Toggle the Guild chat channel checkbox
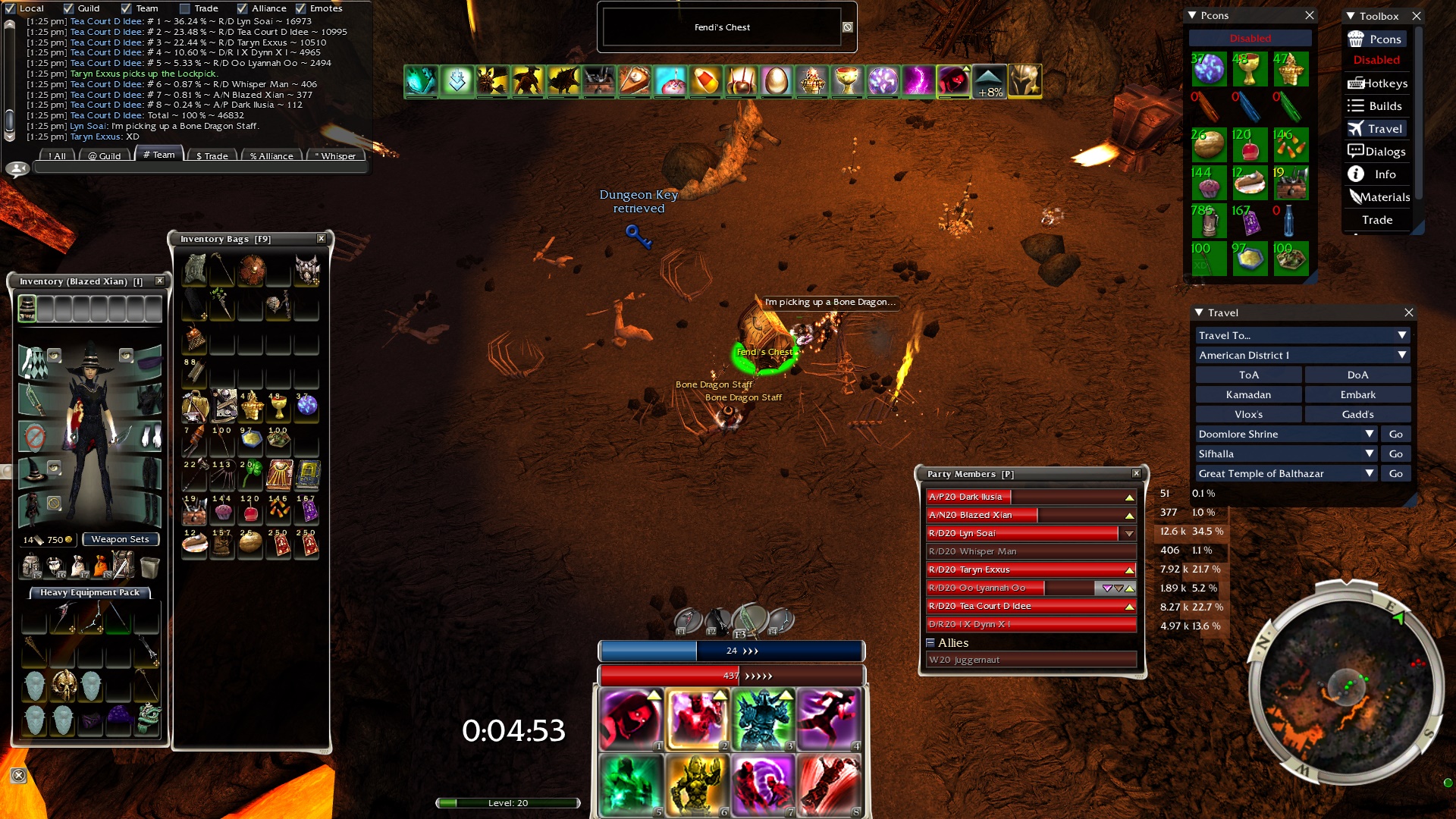1456x819 pixels. [68, 8]
